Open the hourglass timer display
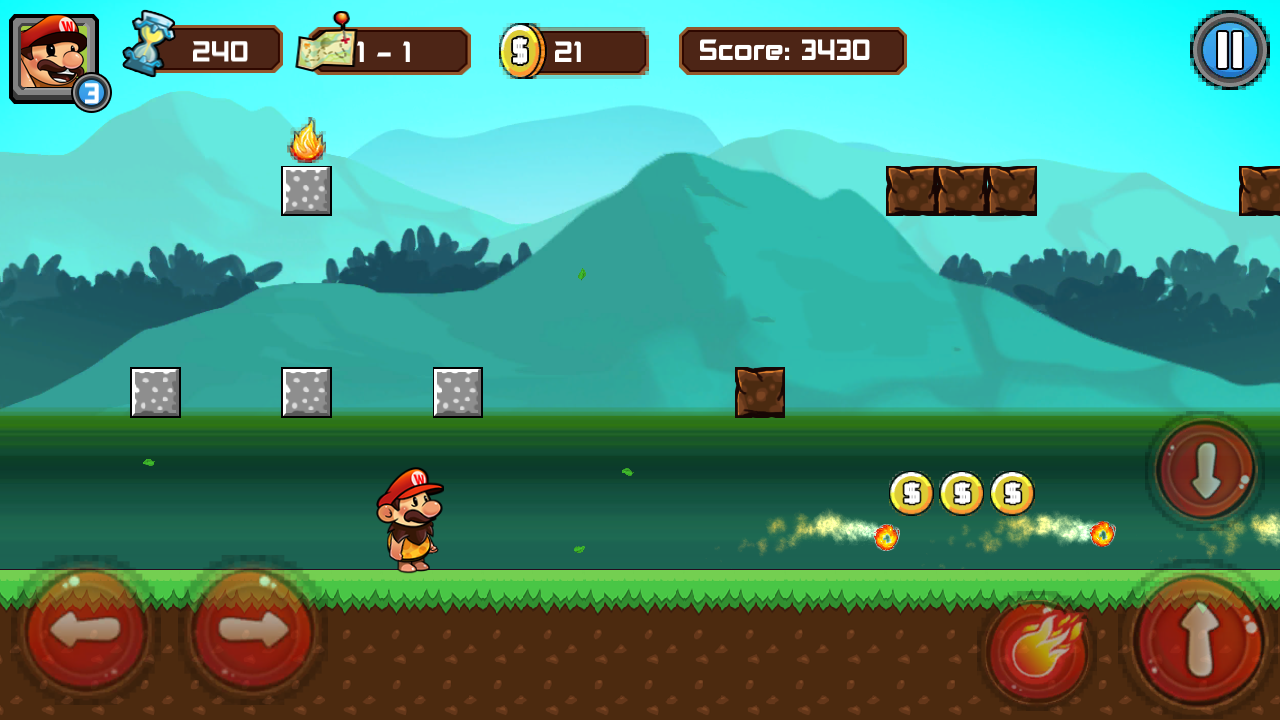The image size is (1280, 720). [x=148, y=47]
